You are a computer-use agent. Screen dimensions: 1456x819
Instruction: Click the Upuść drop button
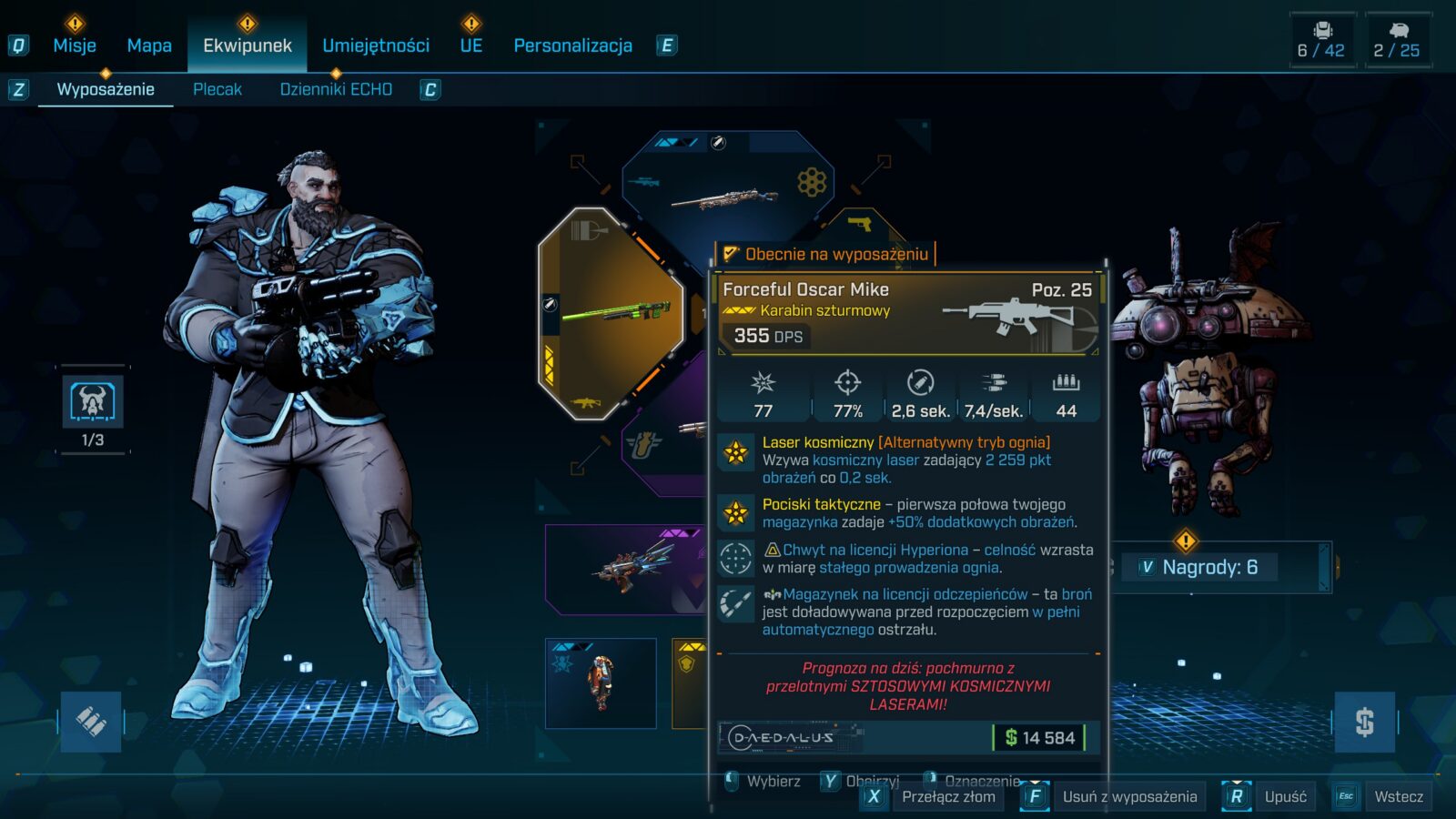pos(1285,796)
